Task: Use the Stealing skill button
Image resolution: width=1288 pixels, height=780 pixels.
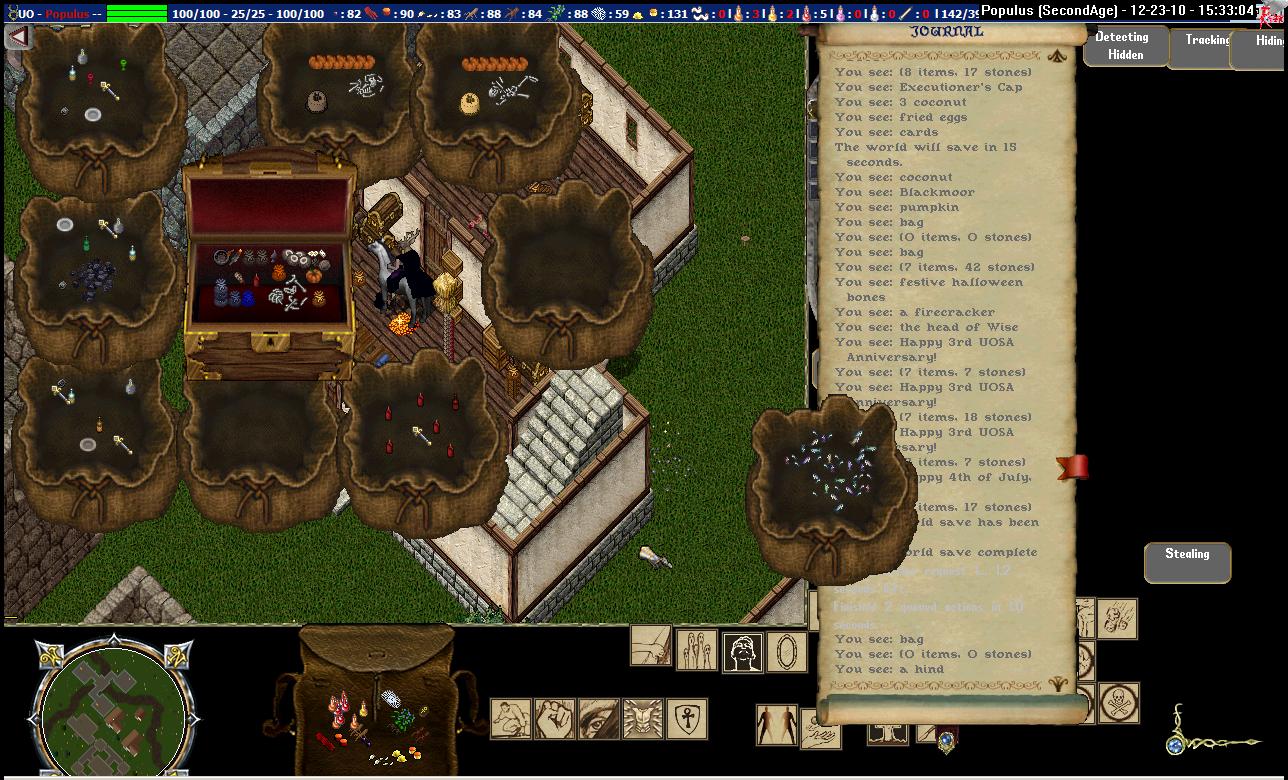Action: click(1187, 561)
